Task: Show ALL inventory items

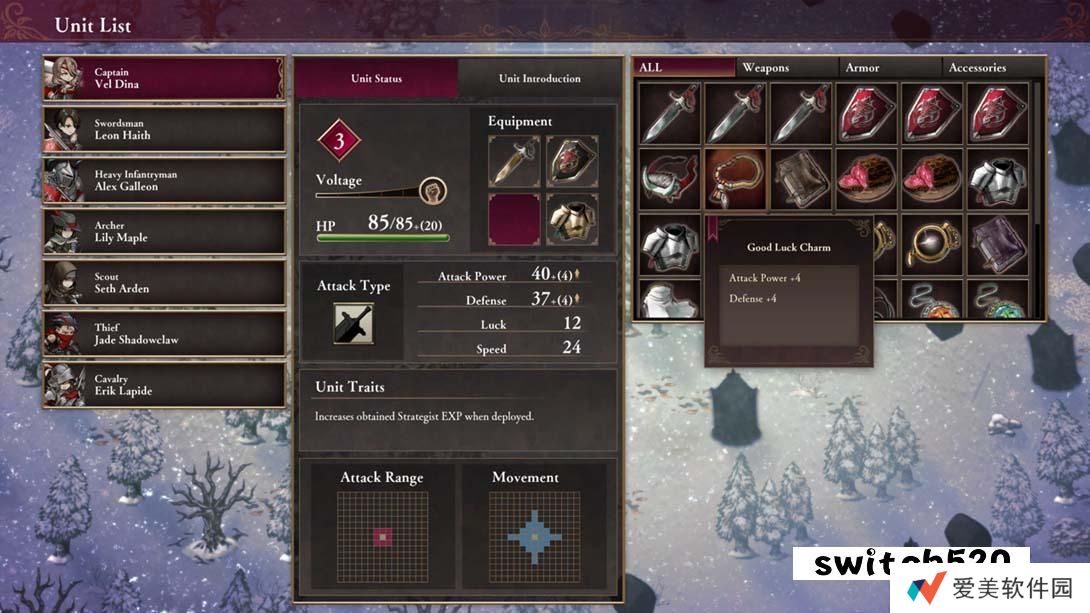Action: point(684,67)
